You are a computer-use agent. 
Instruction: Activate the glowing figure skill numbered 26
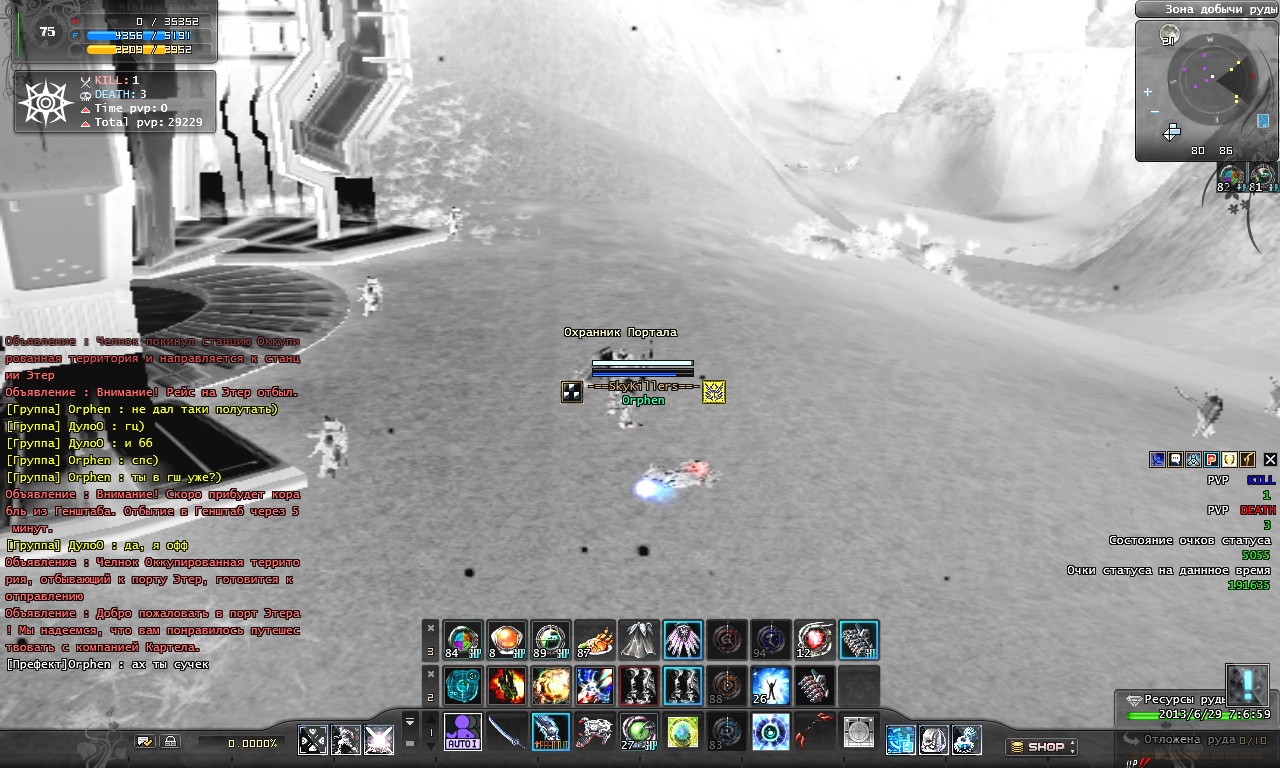click(x=770, y=686)
